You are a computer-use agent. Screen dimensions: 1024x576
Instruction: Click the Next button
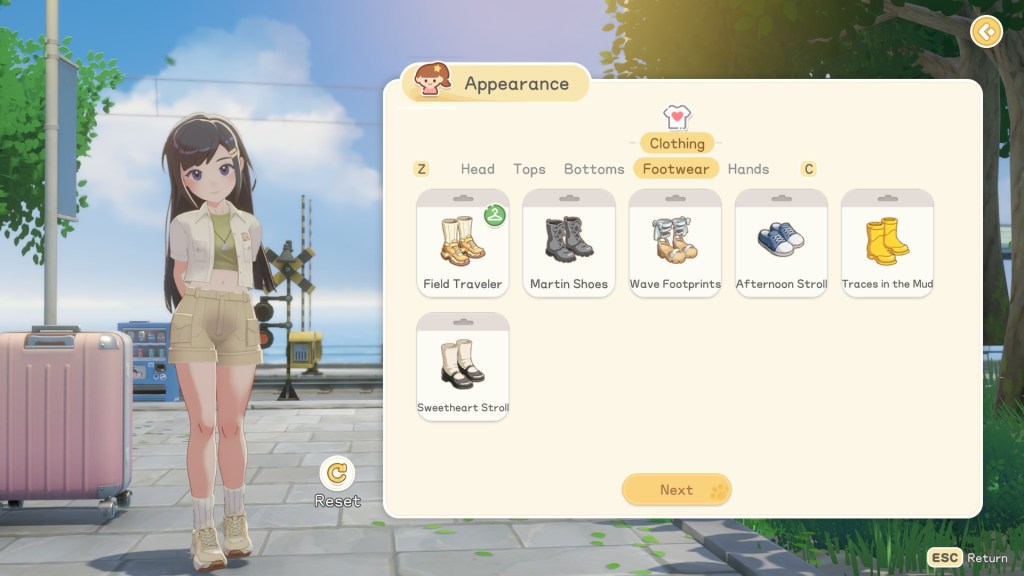[x=677, y=490]
